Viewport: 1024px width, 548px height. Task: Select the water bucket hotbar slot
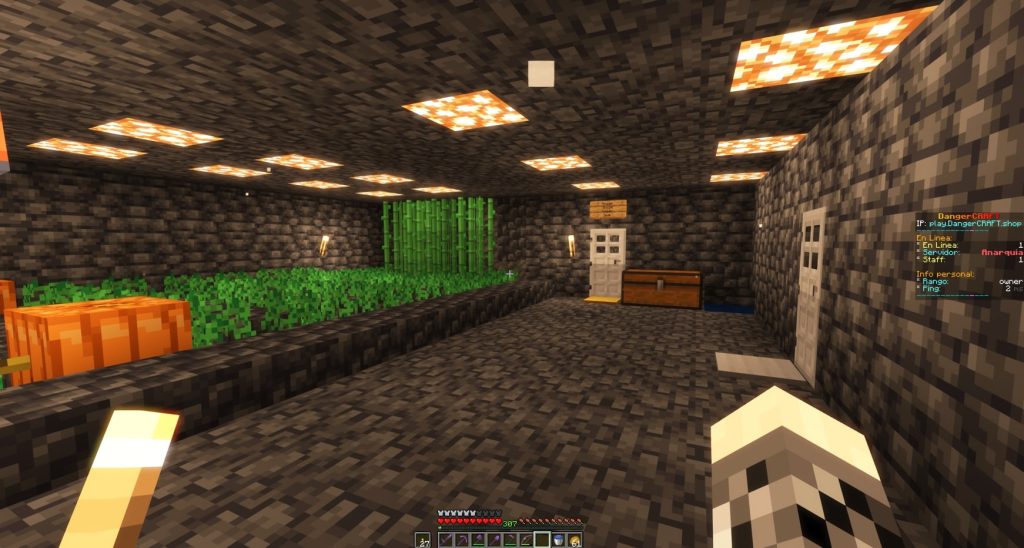tap(558, 540)
